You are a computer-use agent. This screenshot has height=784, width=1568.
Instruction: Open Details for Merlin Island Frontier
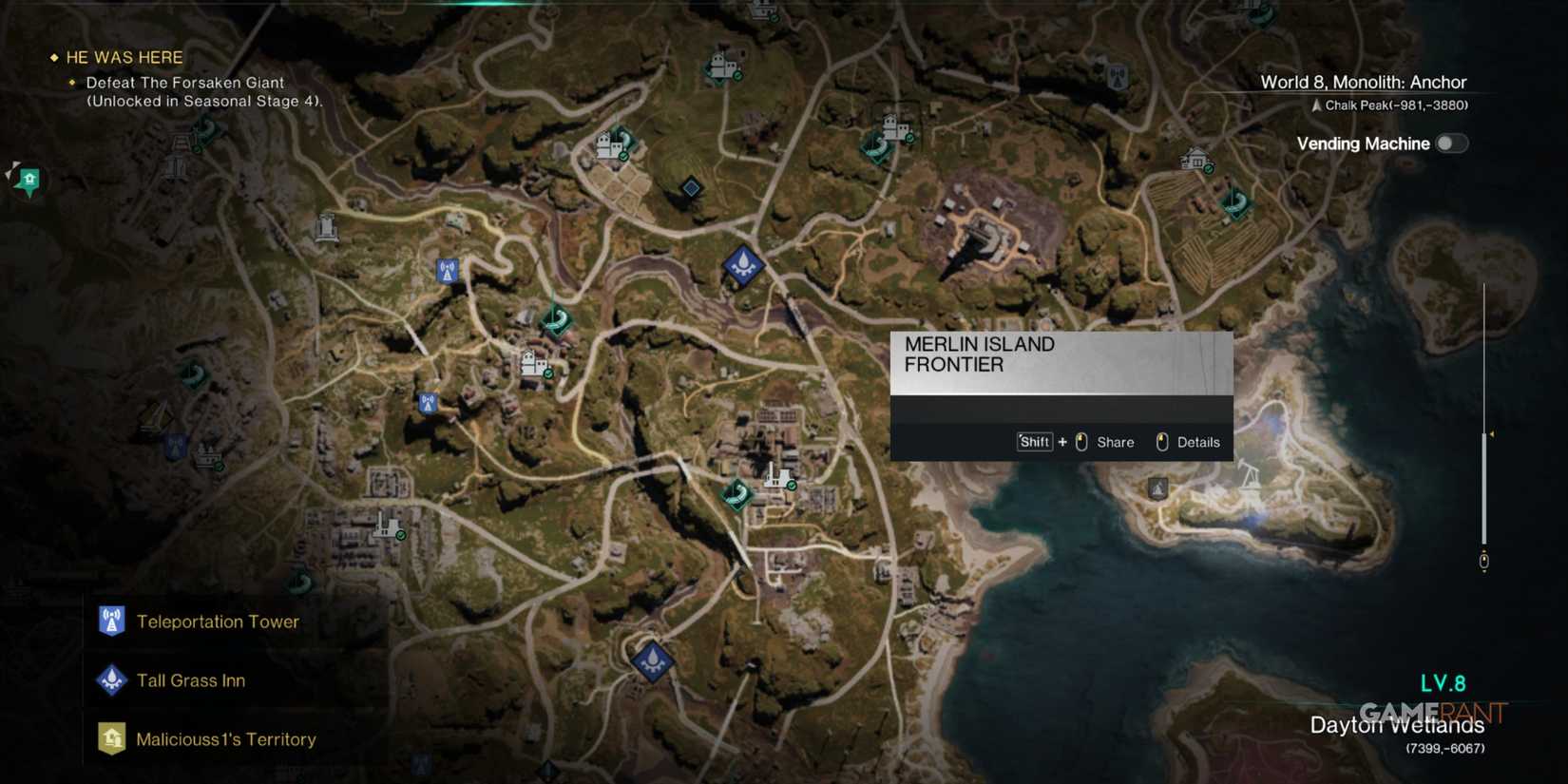point(1198,442)
